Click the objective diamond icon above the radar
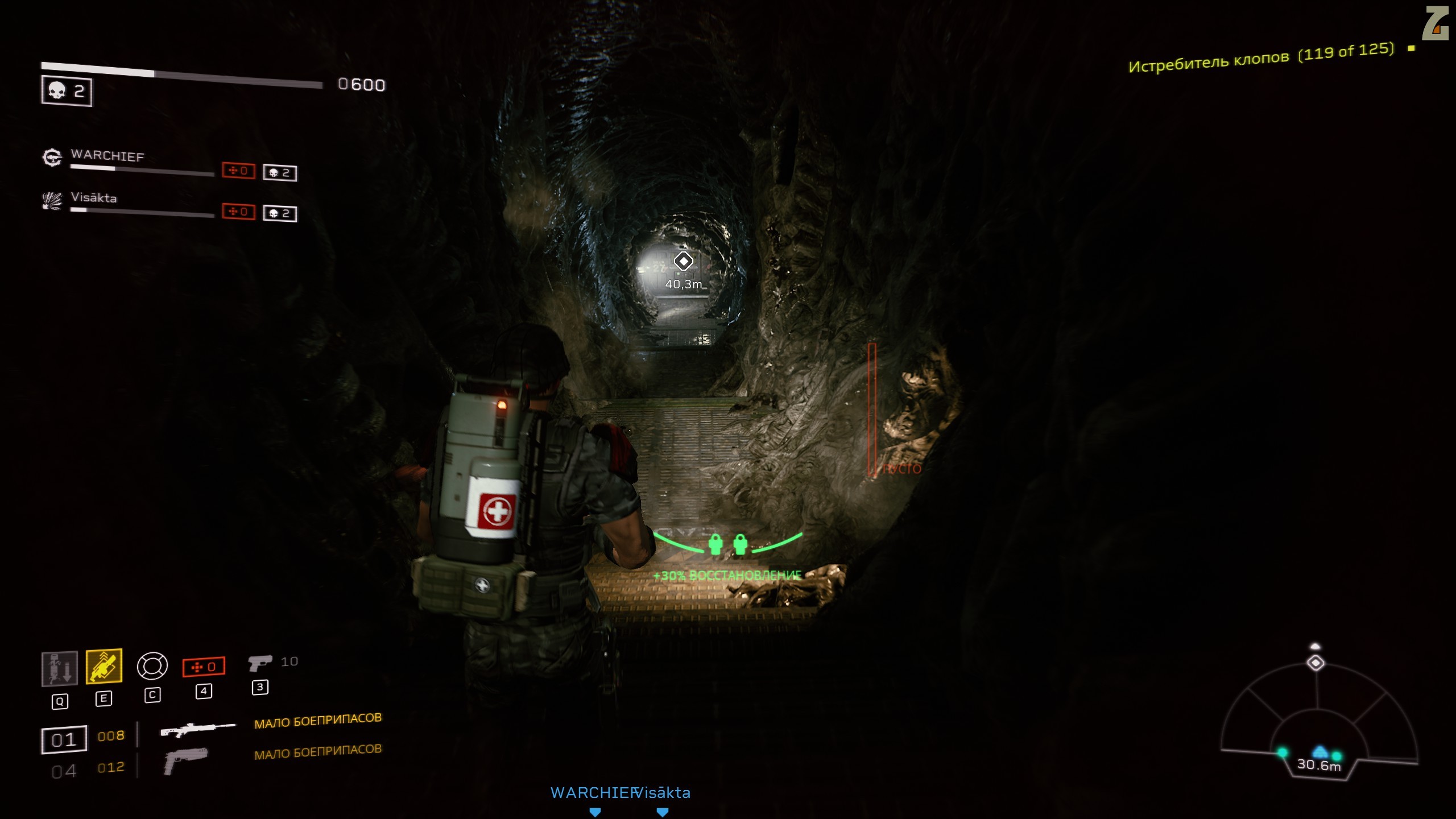This screenshot has width=1456, height=819. 1316,663
